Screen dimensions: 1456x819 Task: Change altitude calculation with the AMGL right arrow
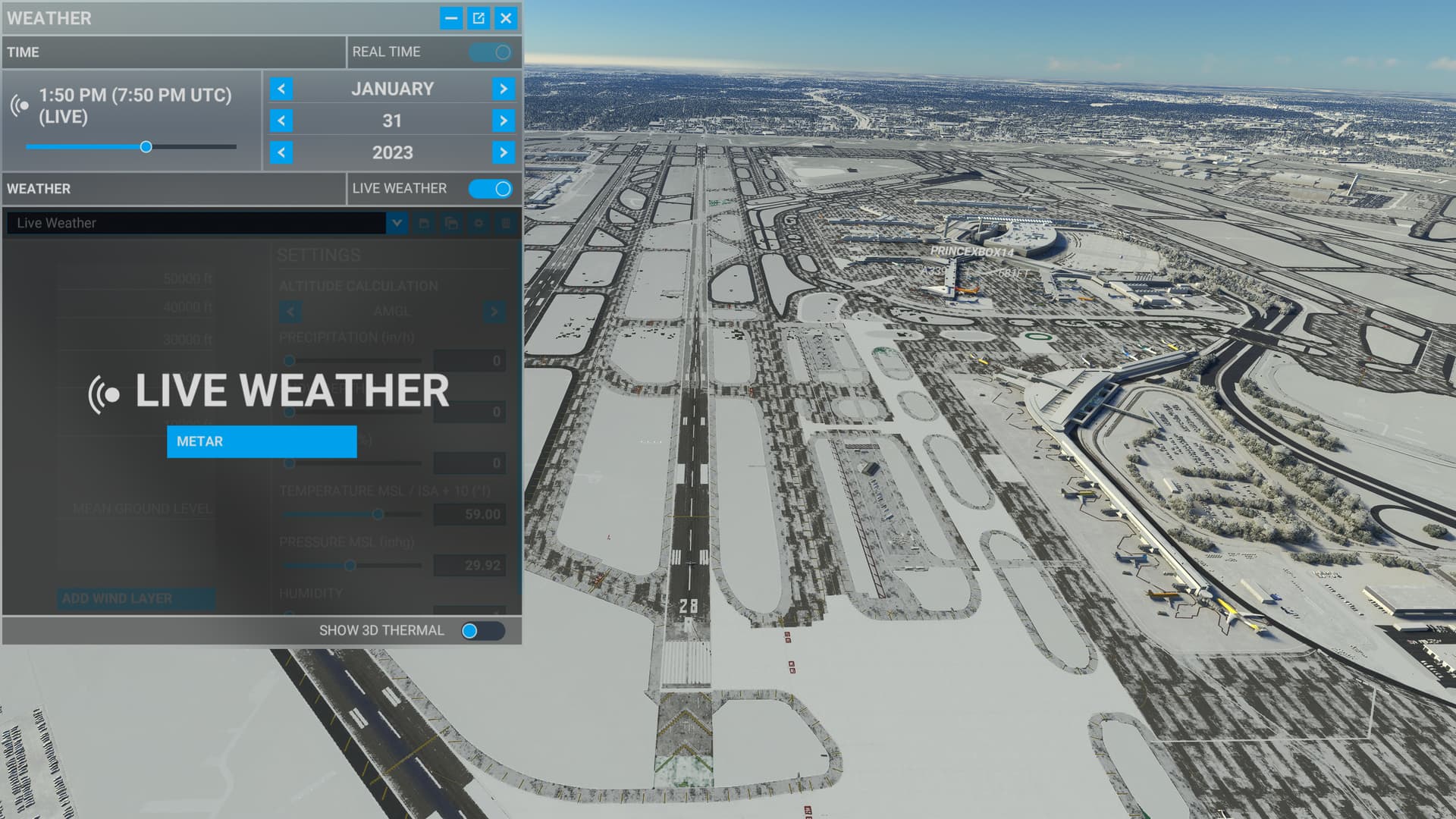point(494,311)
